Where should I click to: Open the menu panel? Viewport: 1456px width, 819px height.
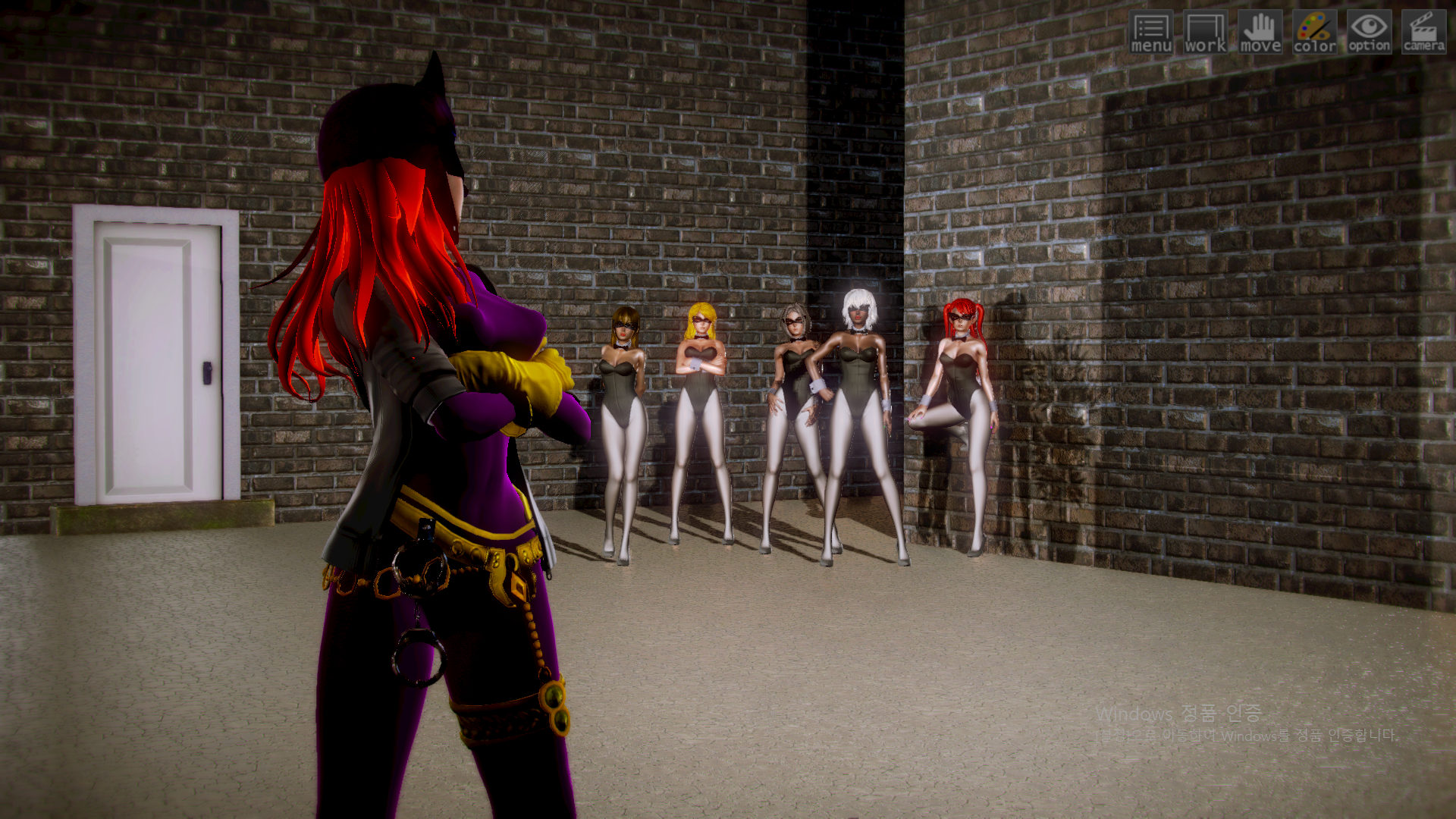click(1150, 33)
